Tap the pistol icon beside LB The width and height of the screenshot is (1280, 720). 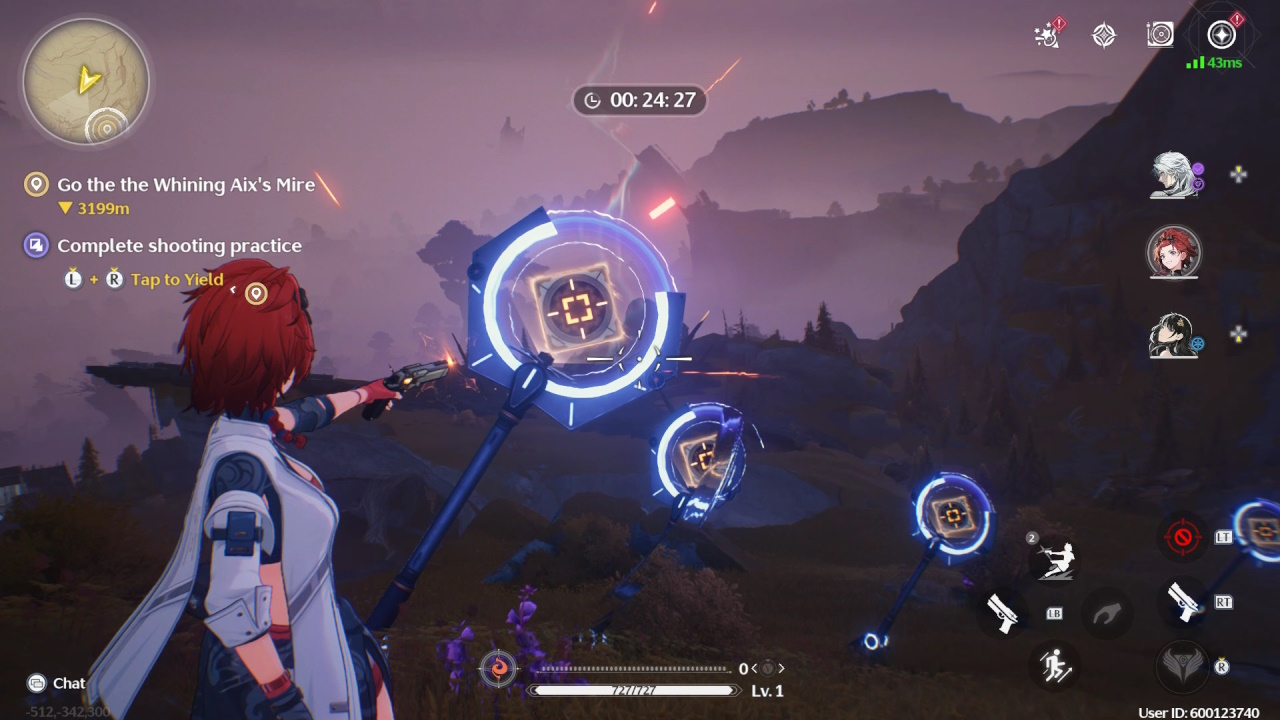pos(1003,613)
